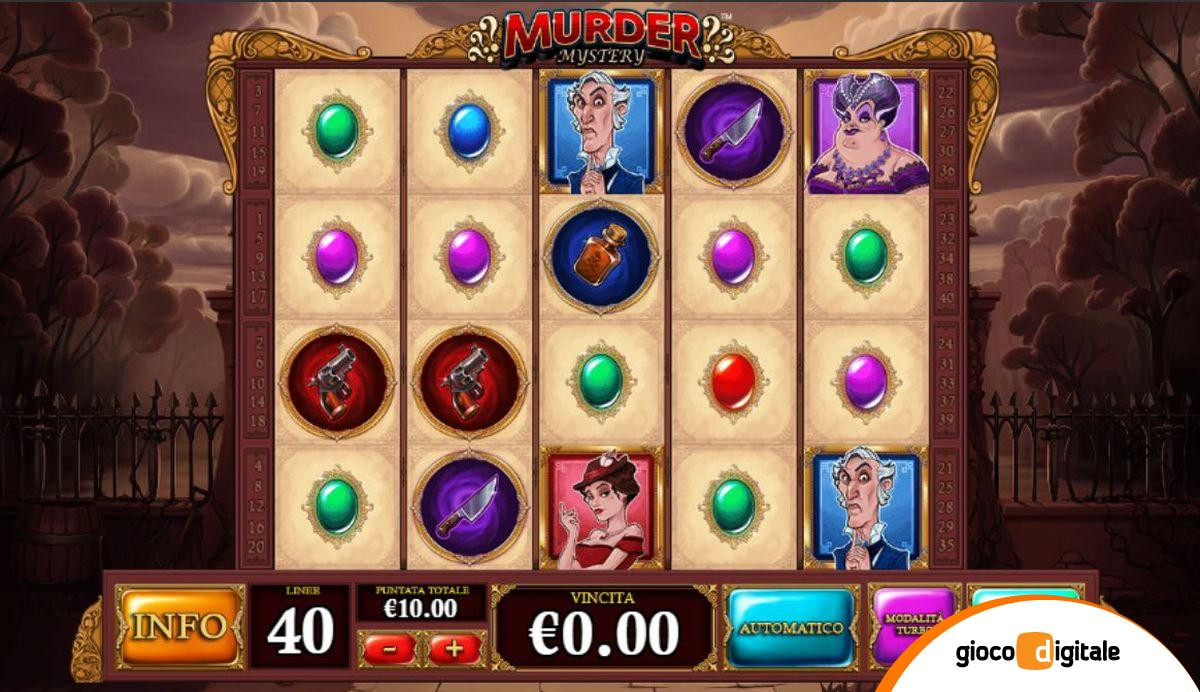Open the INFO paytable

pyautogui.click(x=180, y=627)
